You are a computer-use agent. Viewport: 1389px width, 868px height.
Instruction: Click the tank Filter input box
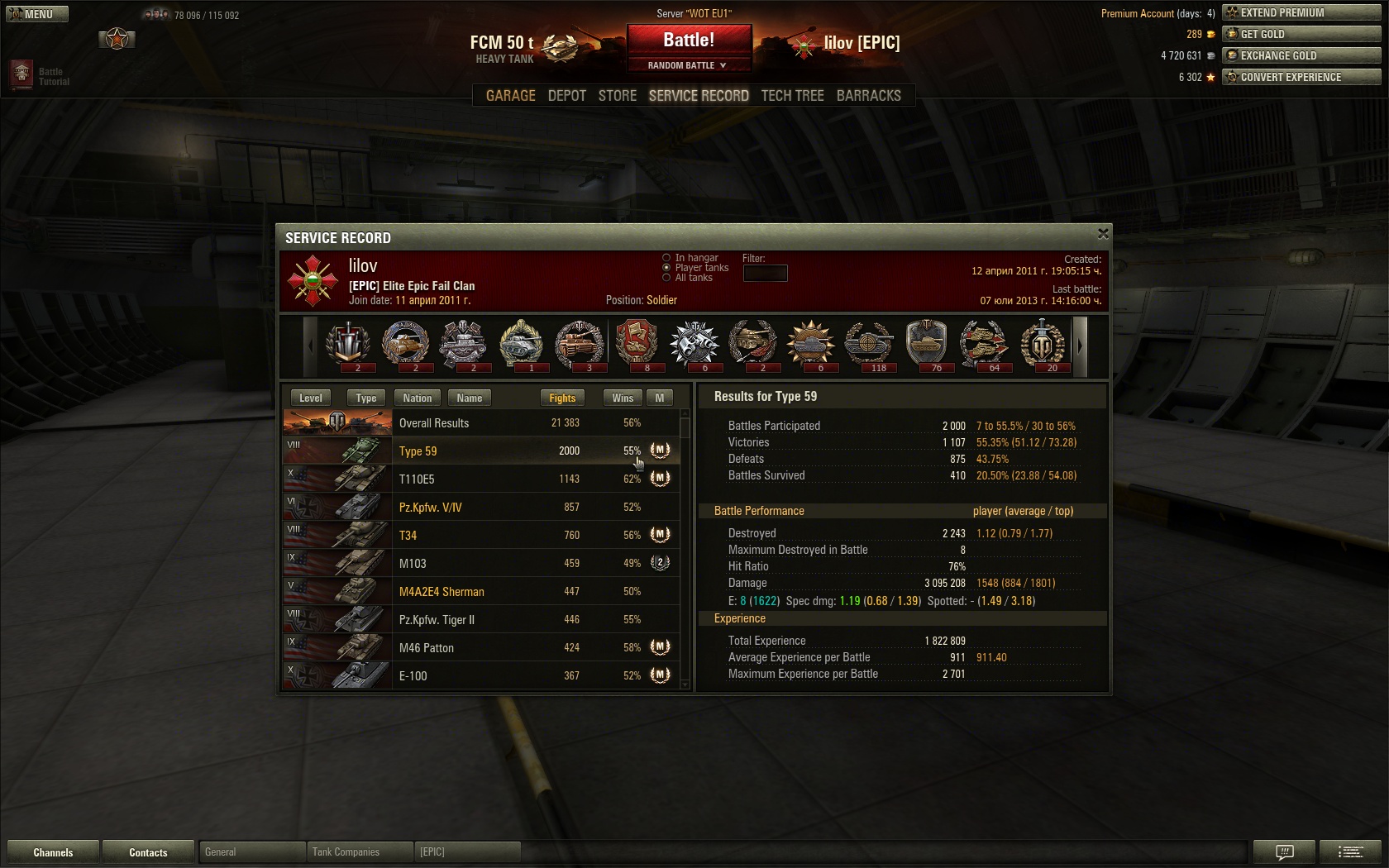765,273
